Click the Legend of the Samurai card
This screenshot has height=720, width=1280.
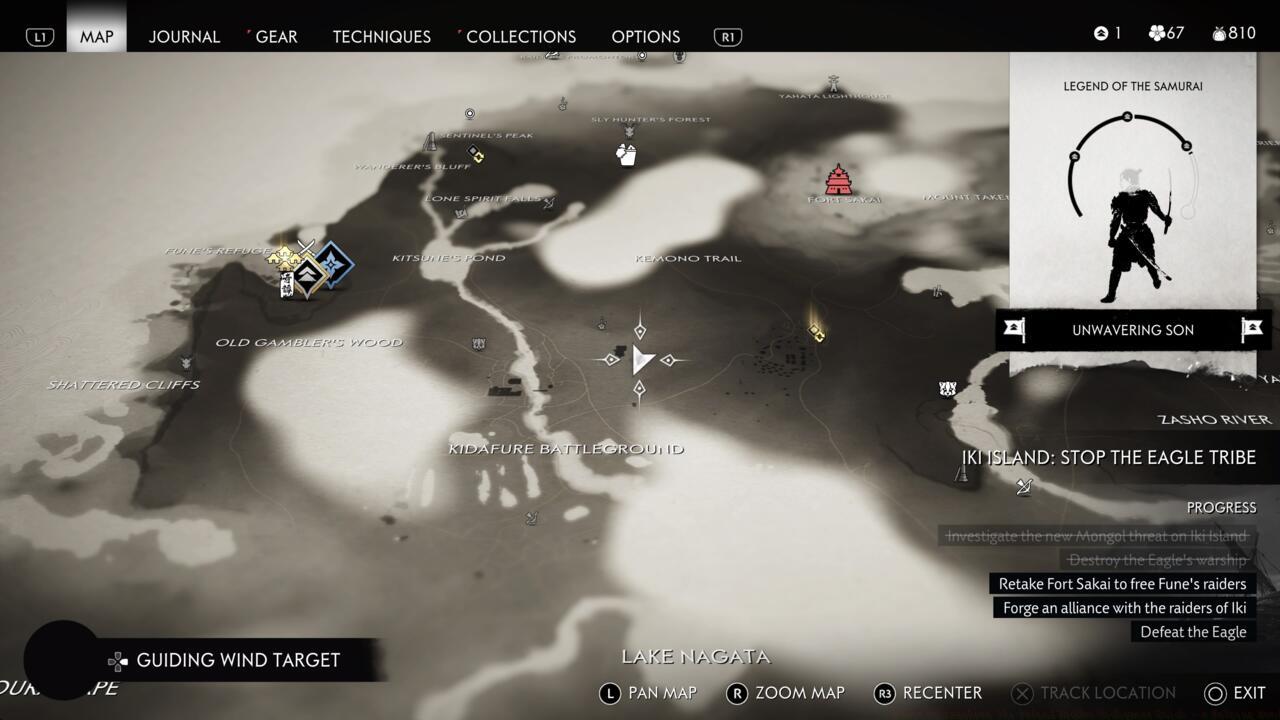coord(1132,190)
